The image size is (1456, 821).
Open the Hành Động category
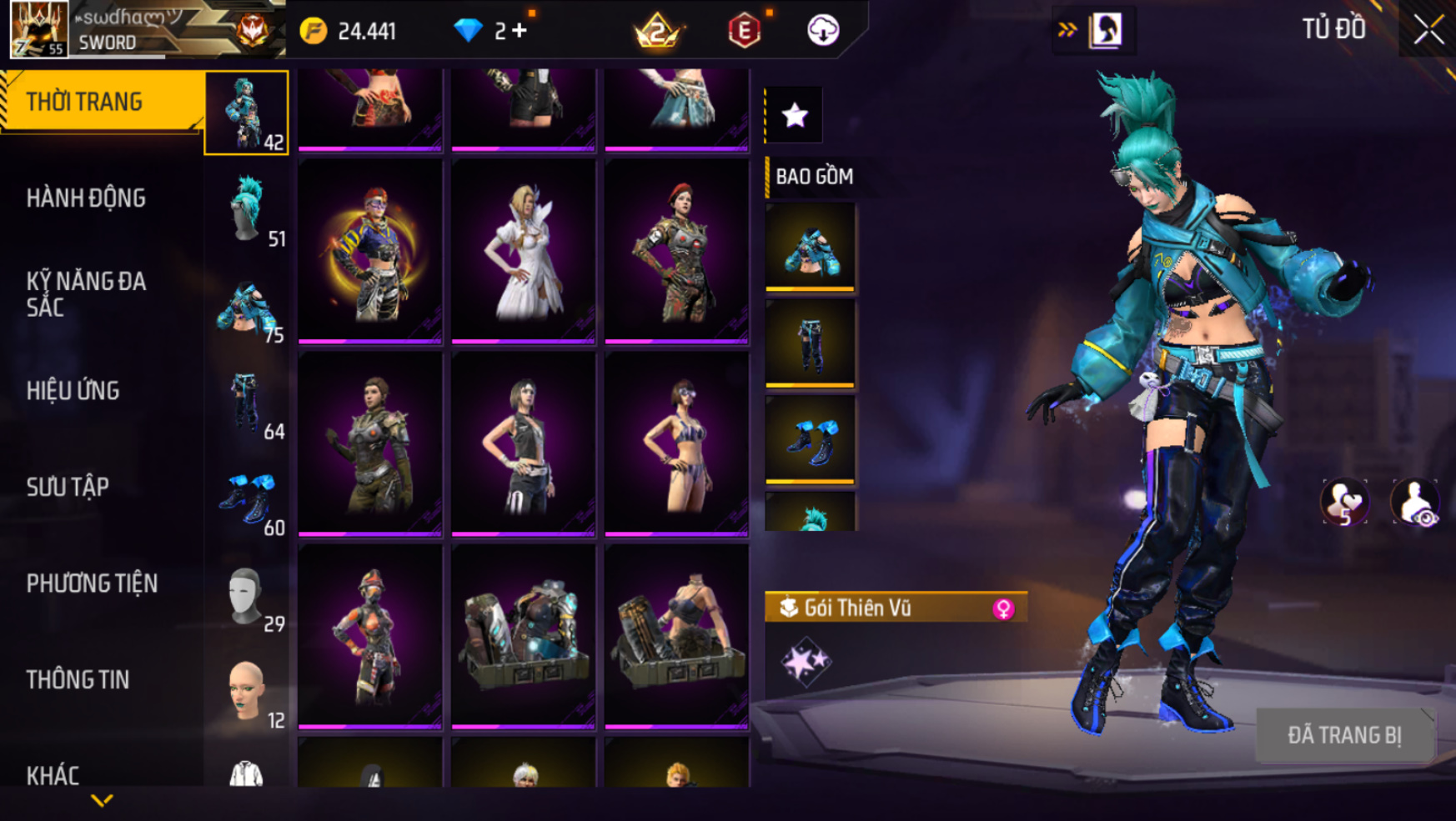coord(86,198)
